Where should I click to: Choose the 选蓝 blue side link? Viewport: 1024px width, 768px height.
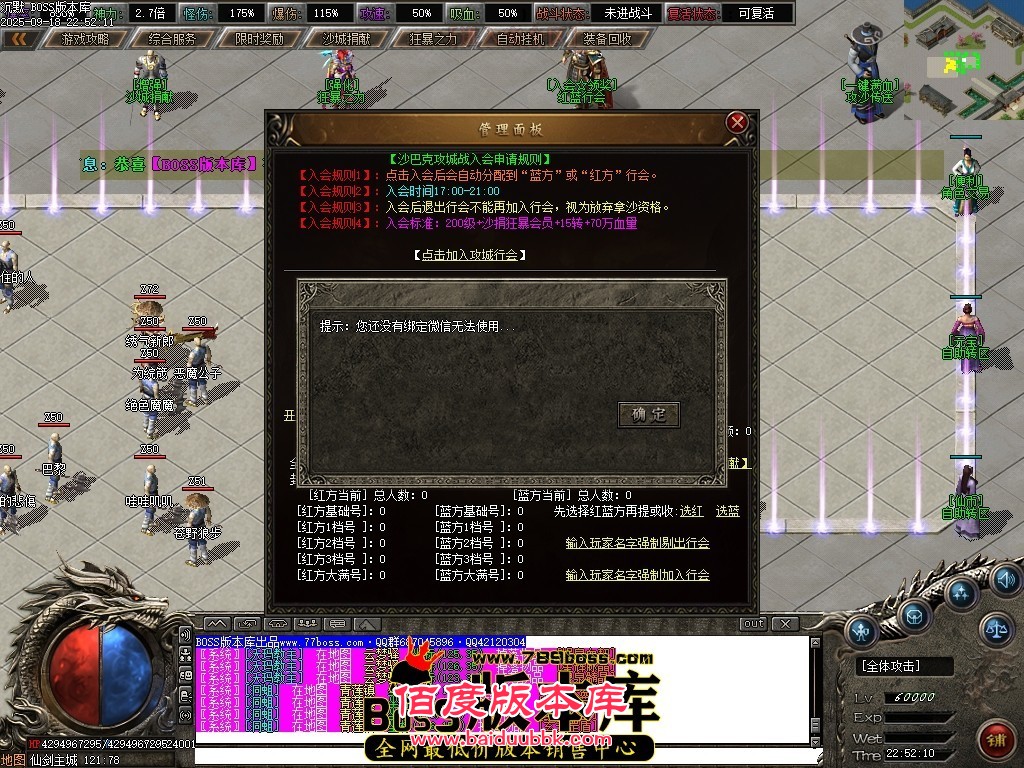[x=727, y=511]
